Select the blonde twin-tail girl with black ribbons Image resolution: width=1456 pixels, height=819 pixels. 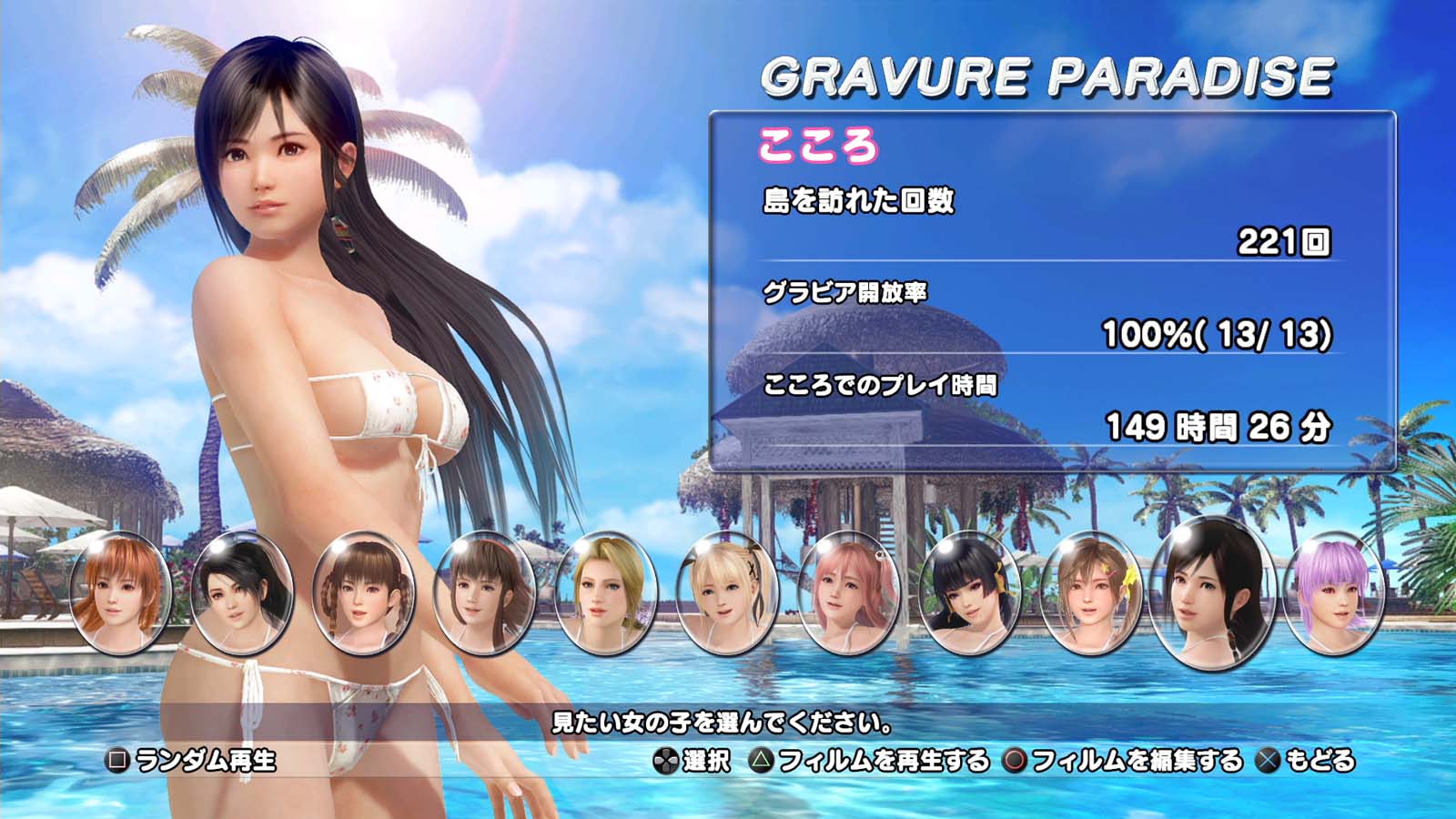[x=727, y=593]
